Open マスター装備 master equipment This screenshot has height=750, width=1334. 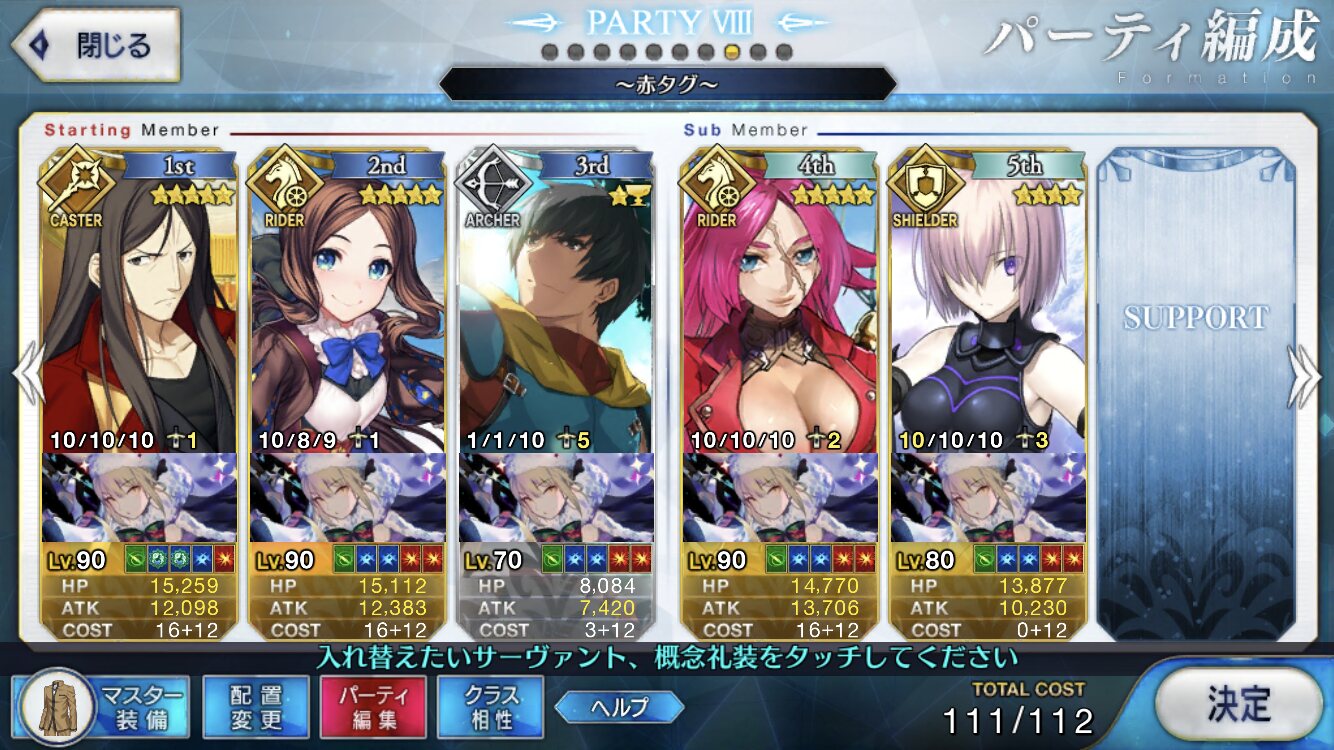[100, 707]
